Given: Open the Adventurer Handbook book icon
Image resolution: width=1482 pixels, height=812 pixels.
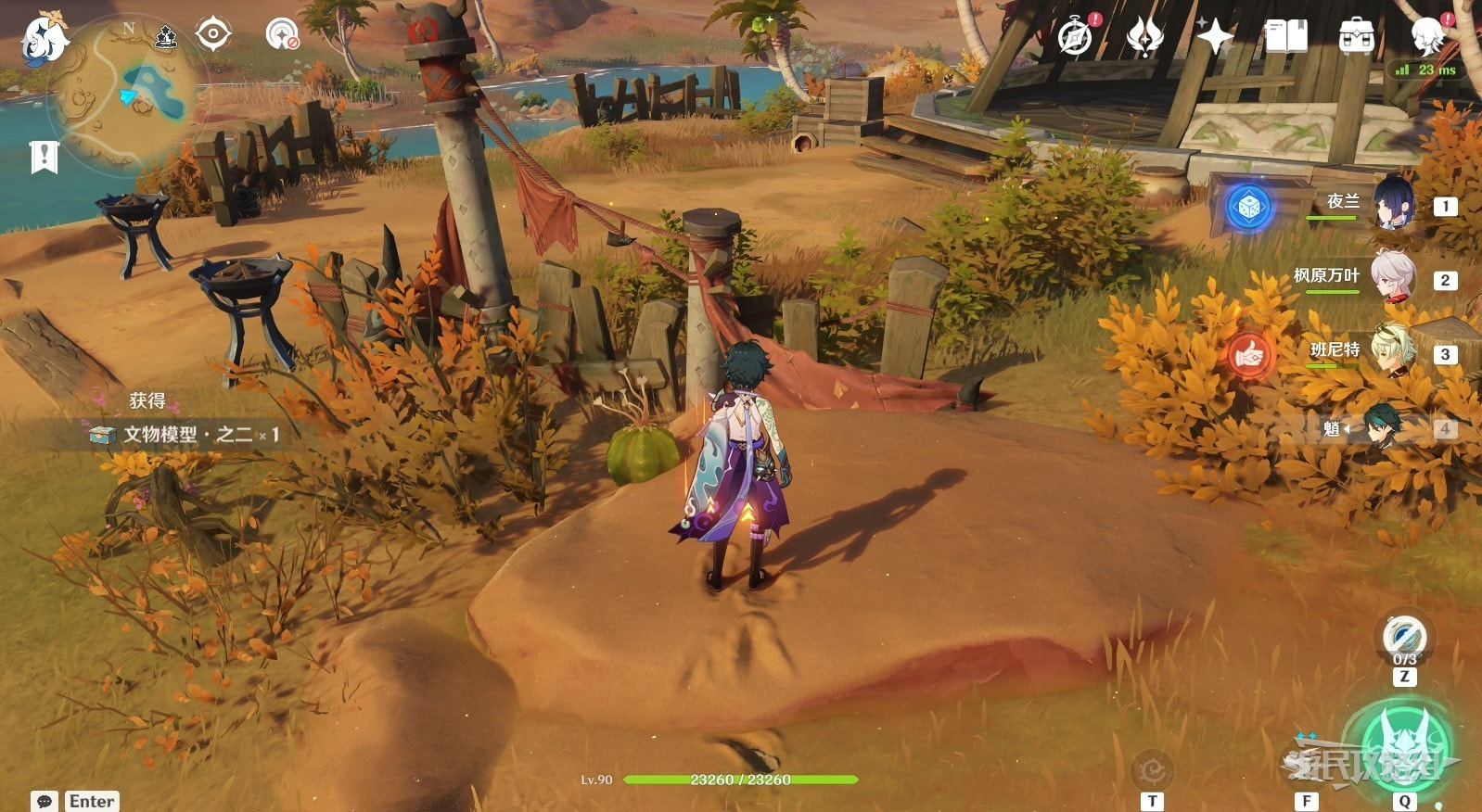Looking at the screenshot, I should coord(1285,38).
